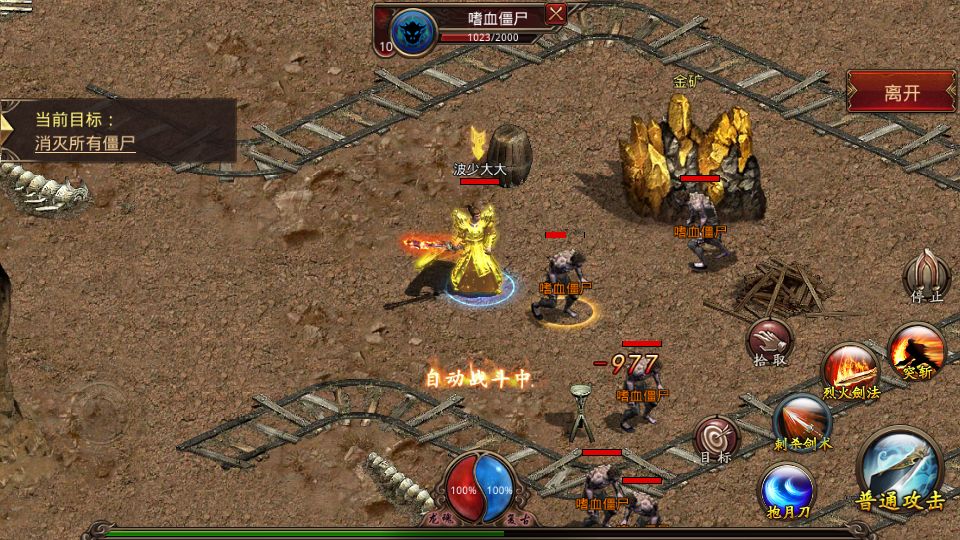Click the 停止 stop button

pos(926,274)
